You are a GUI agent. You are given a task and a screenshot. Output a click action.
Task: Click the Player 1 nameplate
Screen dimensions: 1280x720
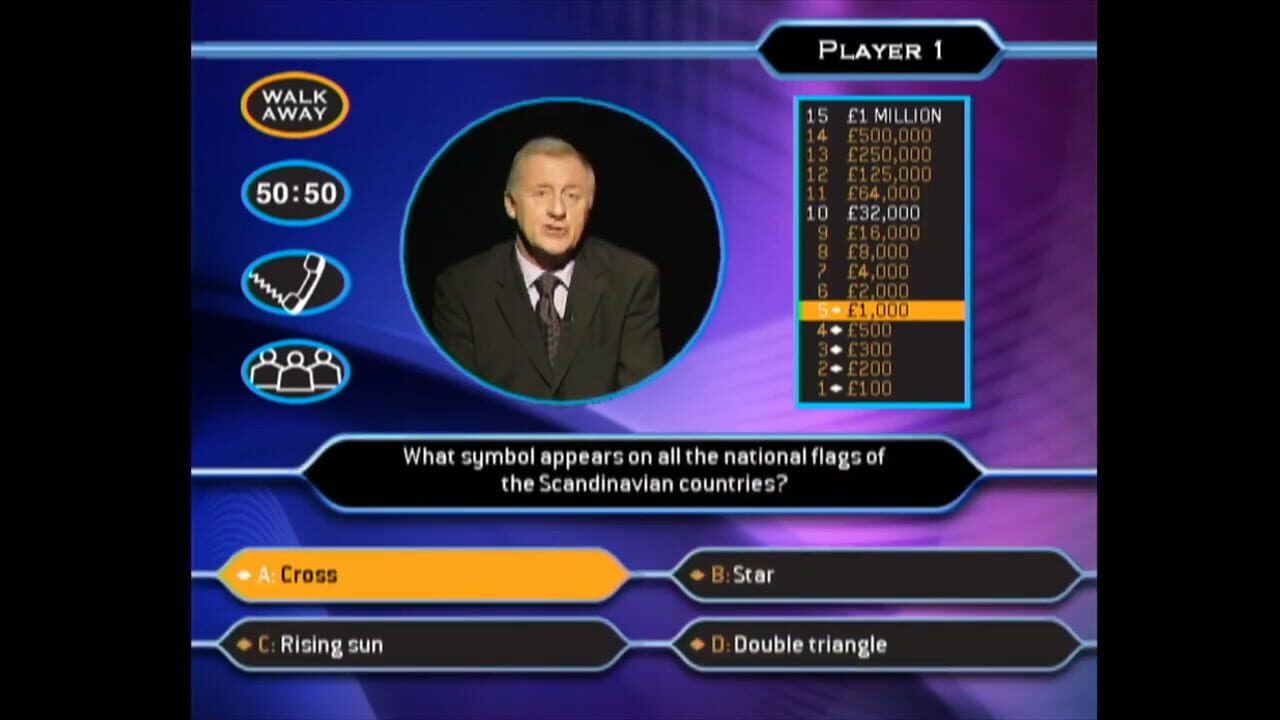[x=881, y=50]
